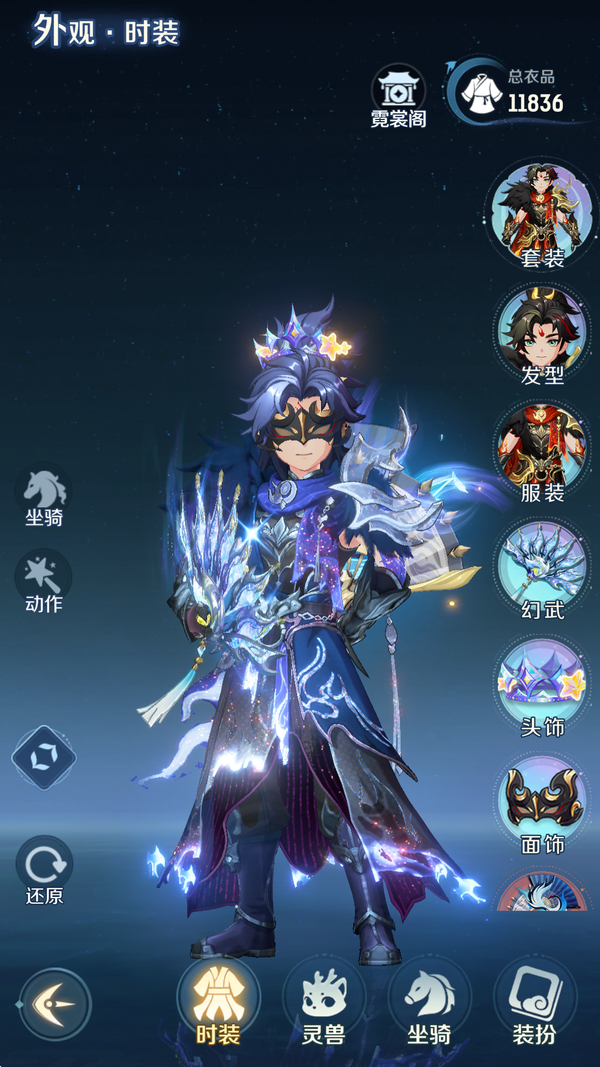Viewport: 600px width, 1067px height.
Task: Open the 面饰 face mask category
Action: pos(543,800)
